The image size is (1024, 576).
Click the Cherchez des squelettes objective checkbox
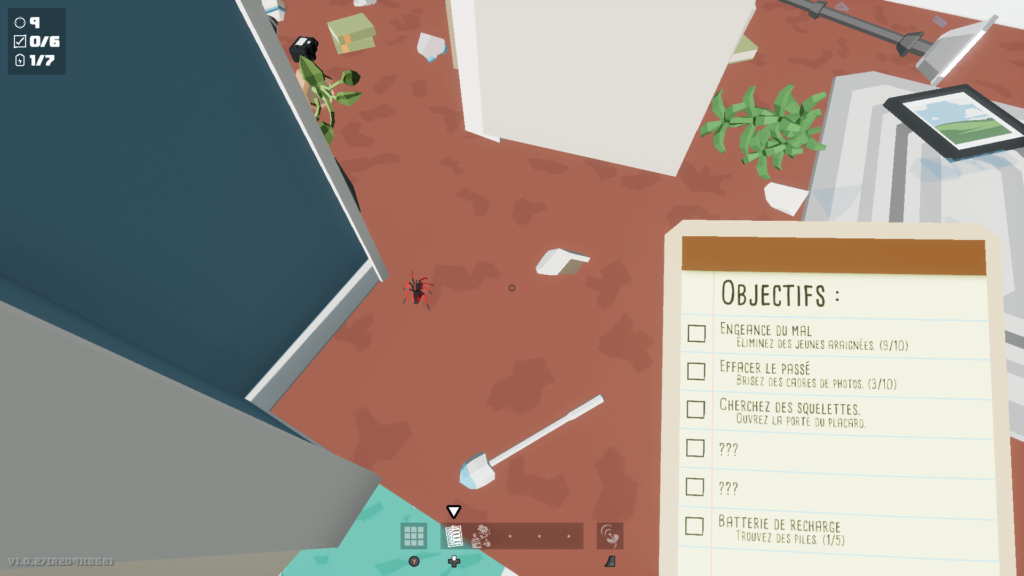(x=696, y=409)
